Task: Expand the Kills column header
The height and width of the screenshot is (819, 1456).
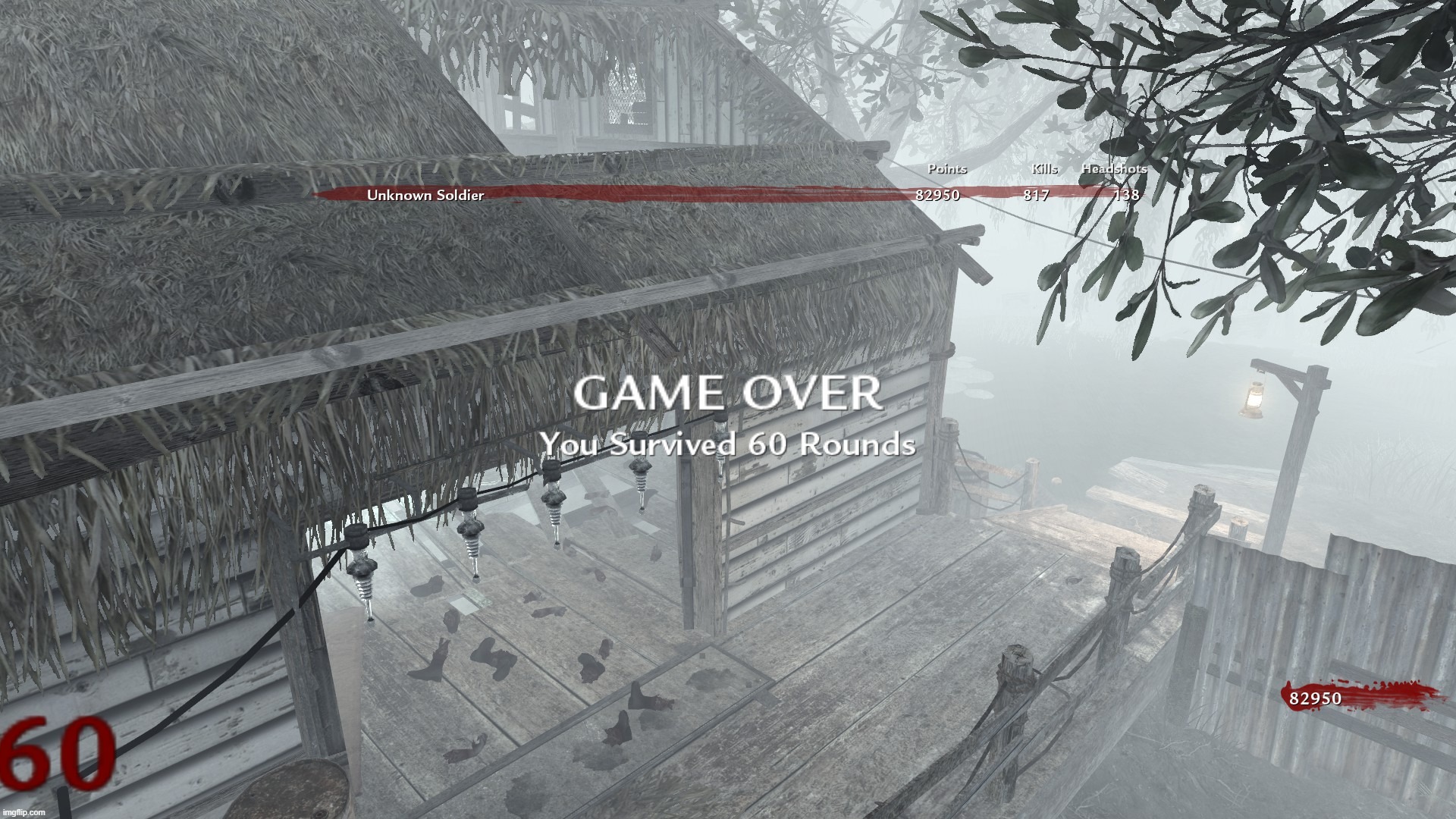Action: pos(1043,169)
